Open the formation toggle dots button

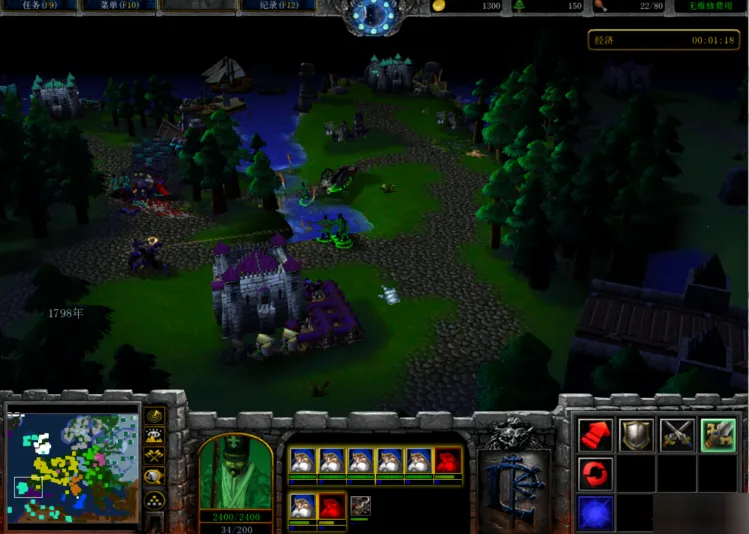[155, 499]
